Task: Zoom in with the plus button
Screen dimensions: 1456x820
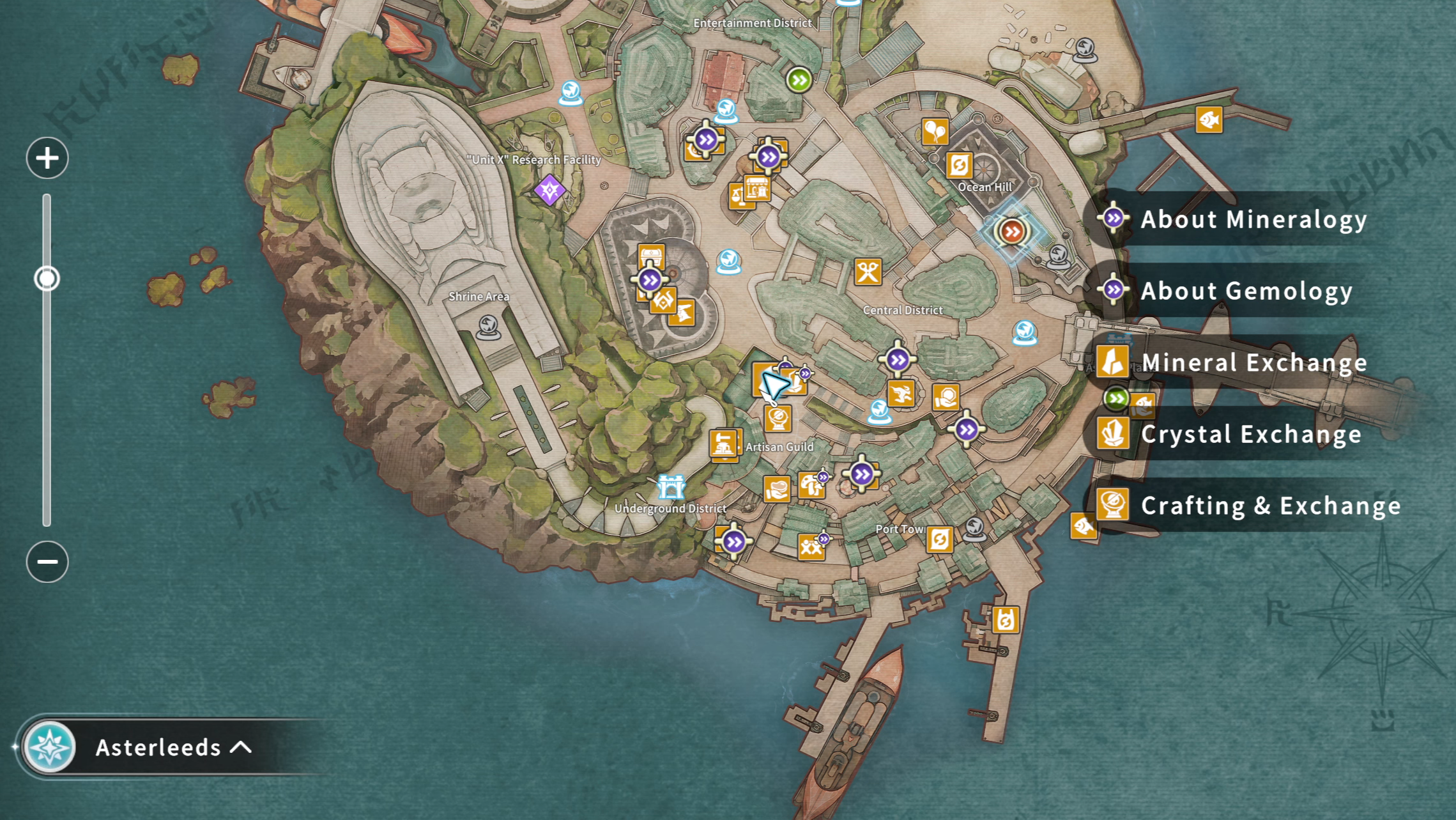Action: point(47,158)
